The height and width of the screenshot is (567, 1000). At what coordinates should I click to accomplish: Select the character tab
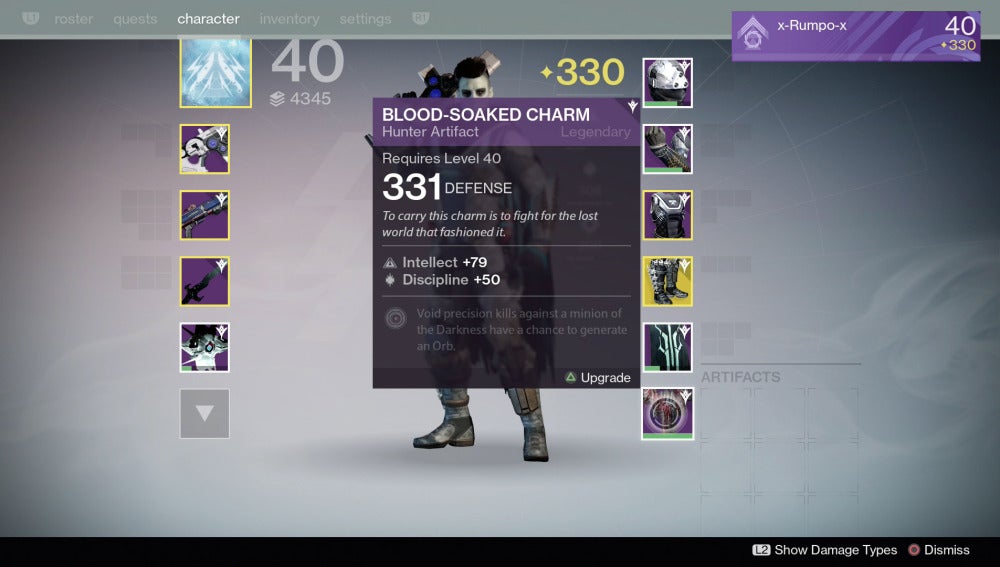[208, 19]
